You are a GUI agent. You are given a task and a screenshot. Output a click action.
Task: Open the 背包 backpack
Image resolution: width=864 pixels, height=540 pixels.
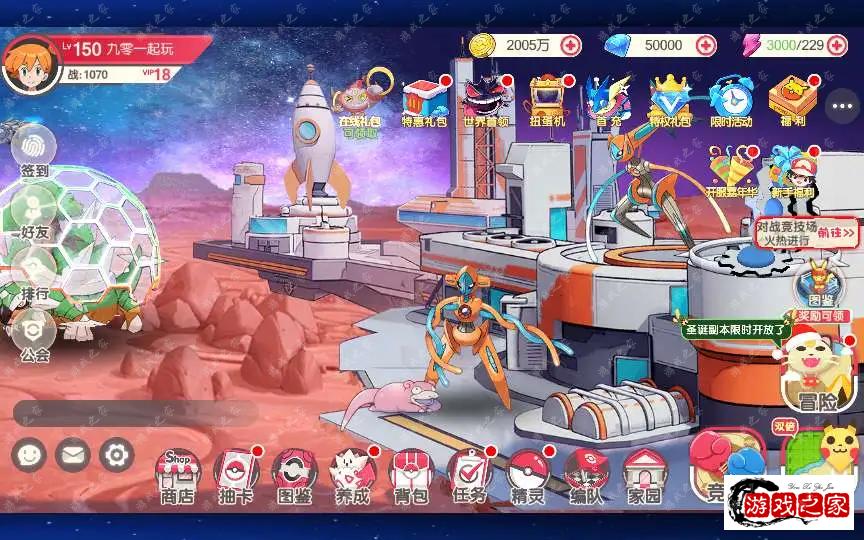coord(409,474)
